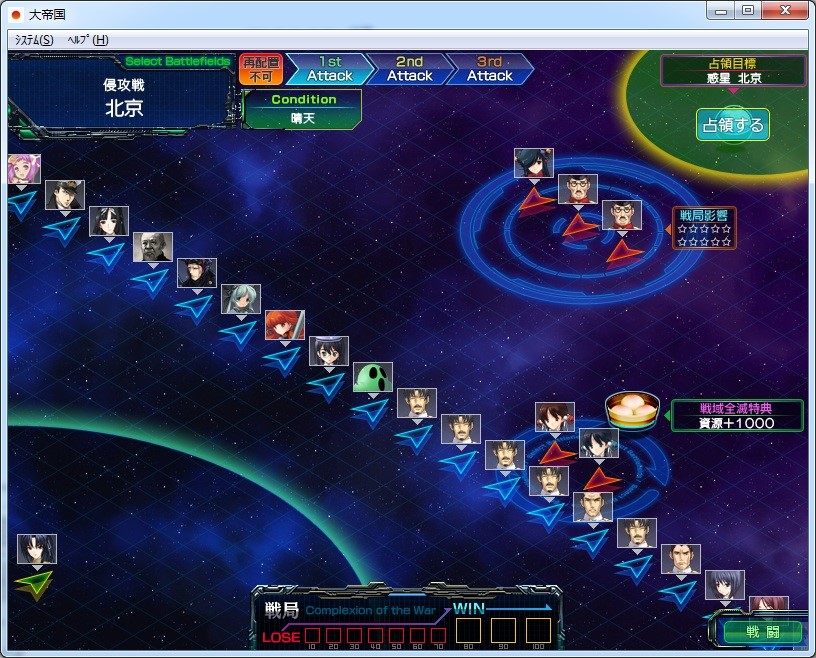Select the 占領目標 惑星 北京 objective panel
Viewport: 816px width, 658px height.
733,71
